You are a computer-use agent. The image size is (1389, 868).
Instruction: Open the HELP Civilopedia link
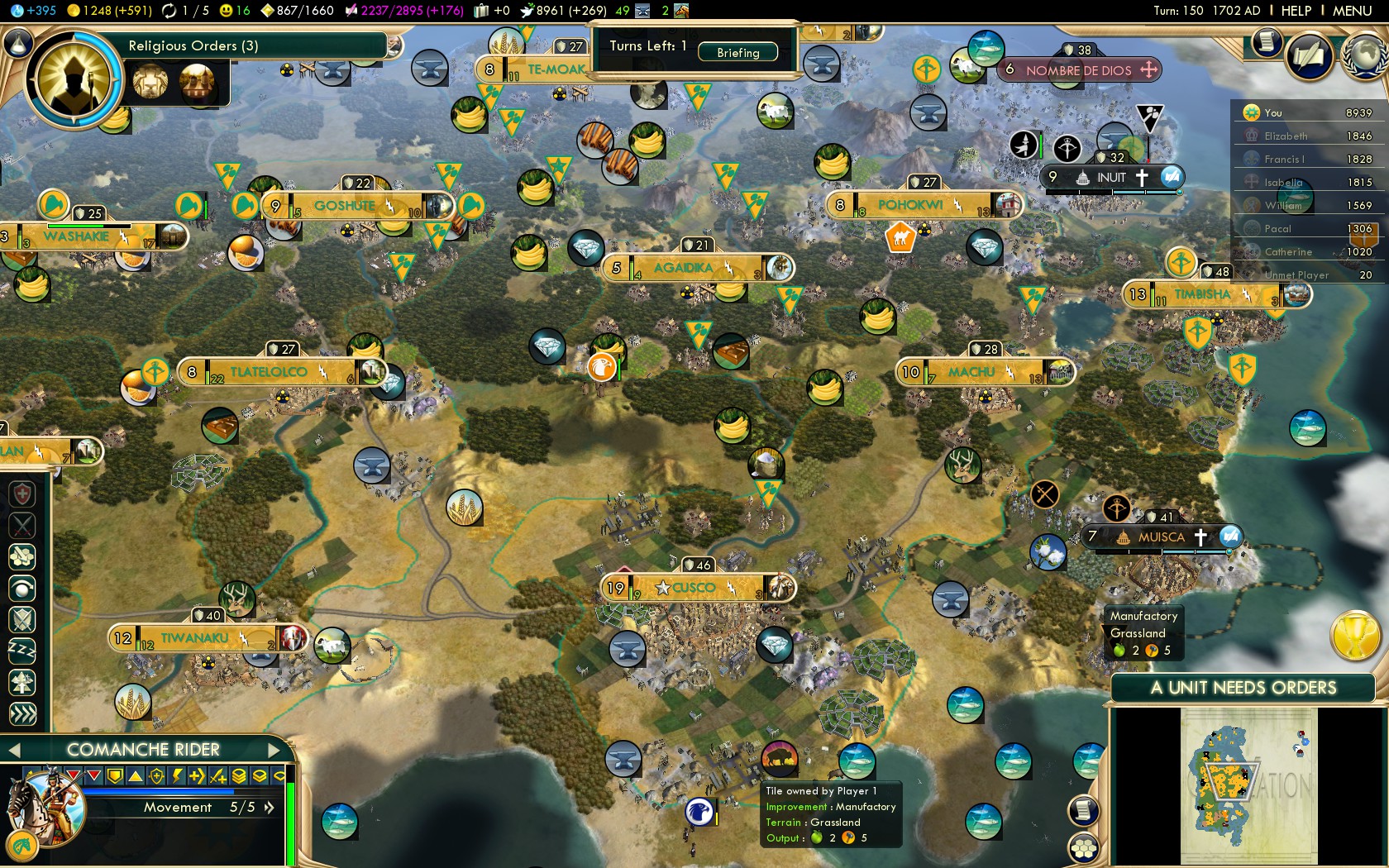[x=1296, y=11]
